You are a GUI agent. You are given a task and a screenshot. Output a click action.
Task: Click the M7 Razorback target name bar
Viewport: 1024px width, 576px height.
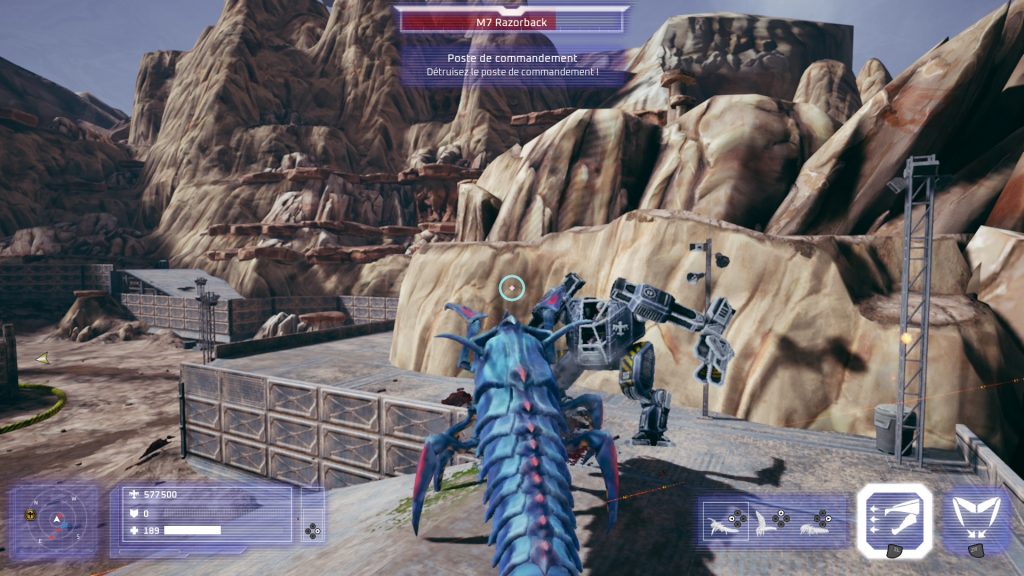pyautogui.click(x=512, y=21)
